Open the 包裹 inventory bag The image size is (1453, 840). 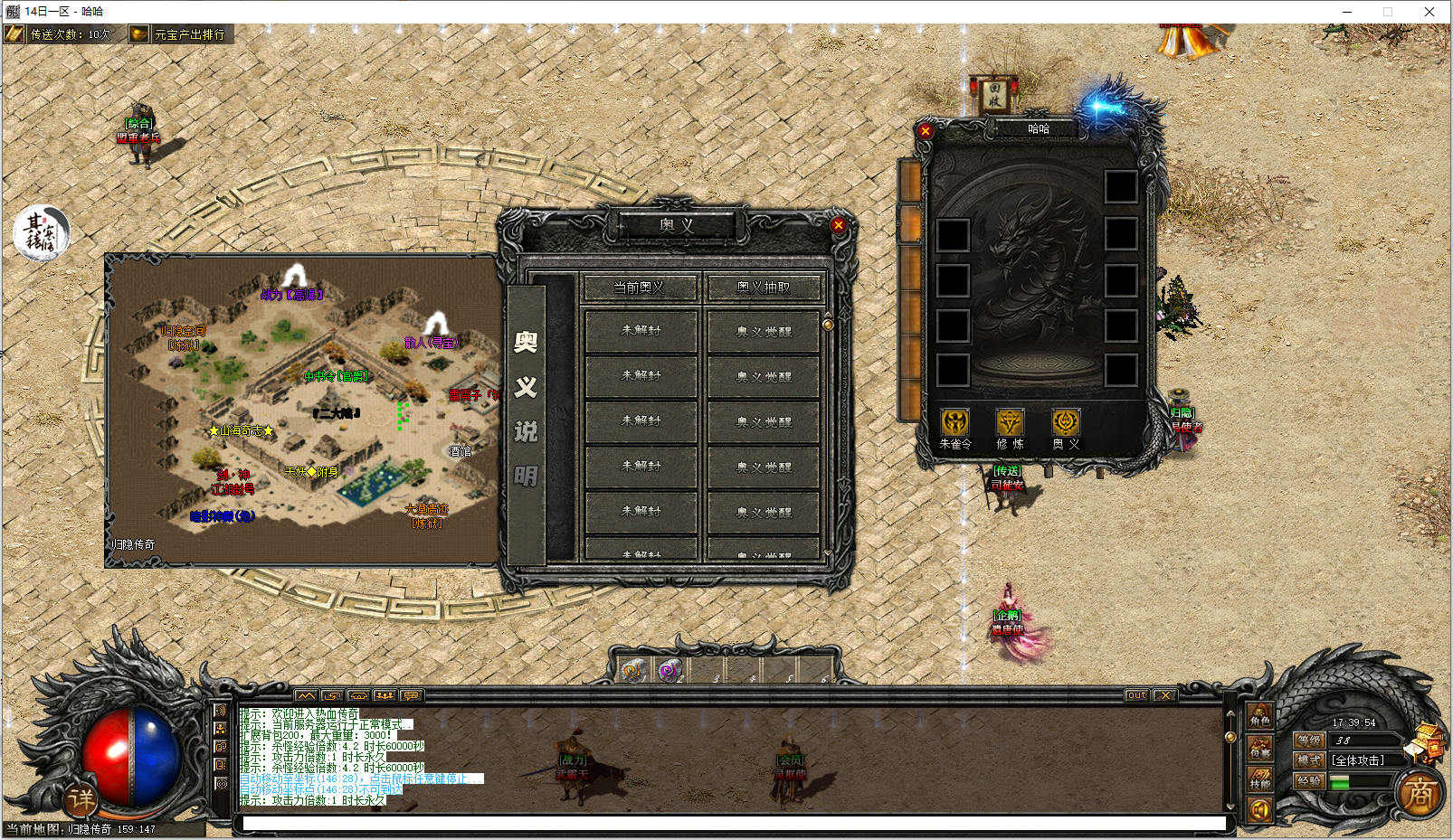(x=1260, y=749)
